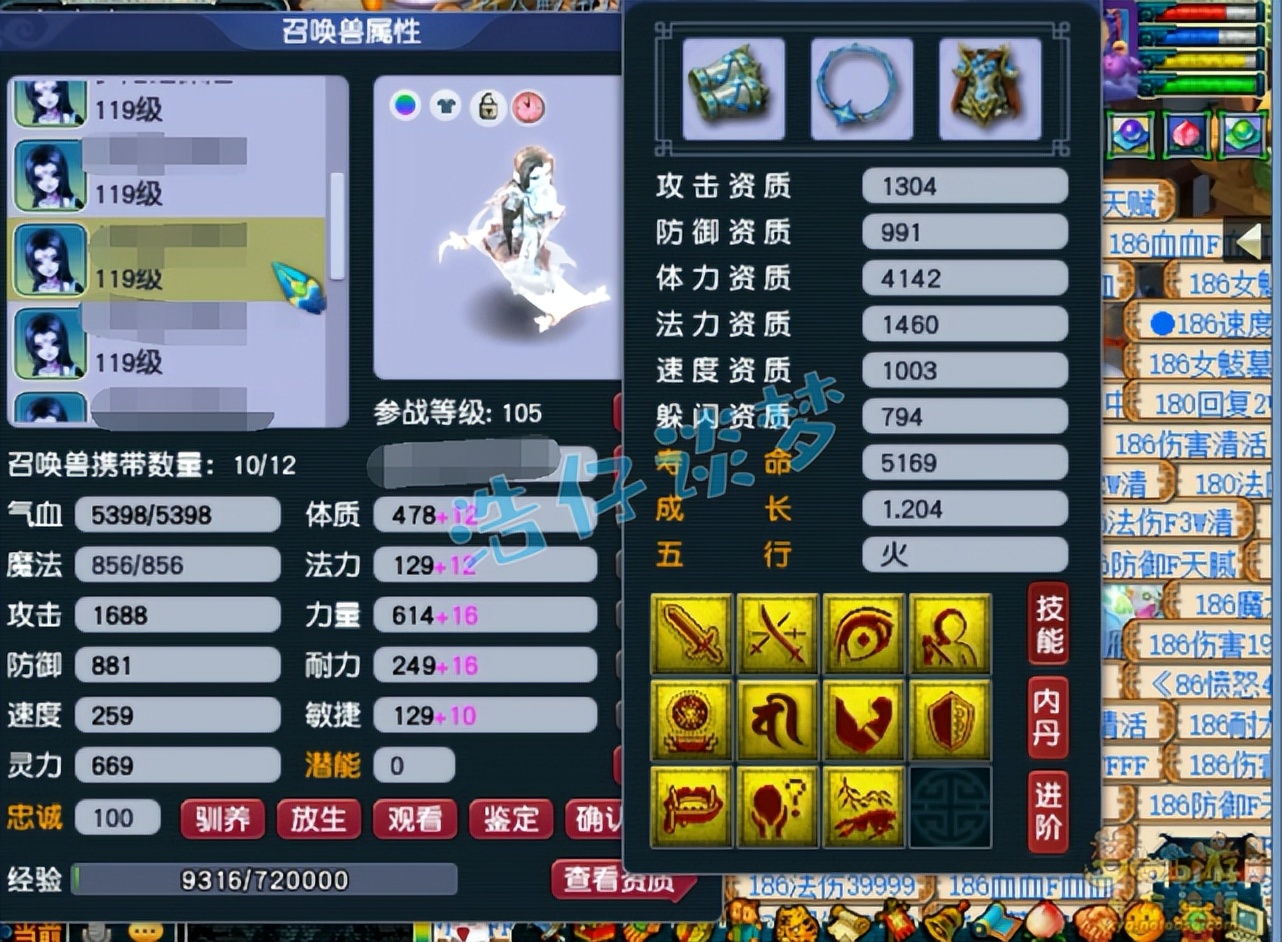This screenshot has height=942, width=1282.
Task: Open the pet dye color wheel
Action: (404, 107)
